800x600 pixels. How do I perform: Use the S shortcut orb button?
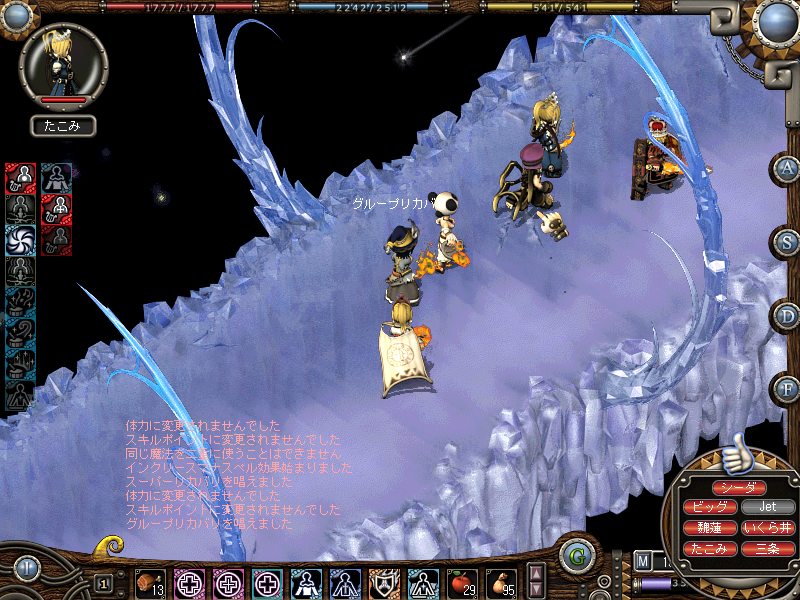tap(785, 242)
